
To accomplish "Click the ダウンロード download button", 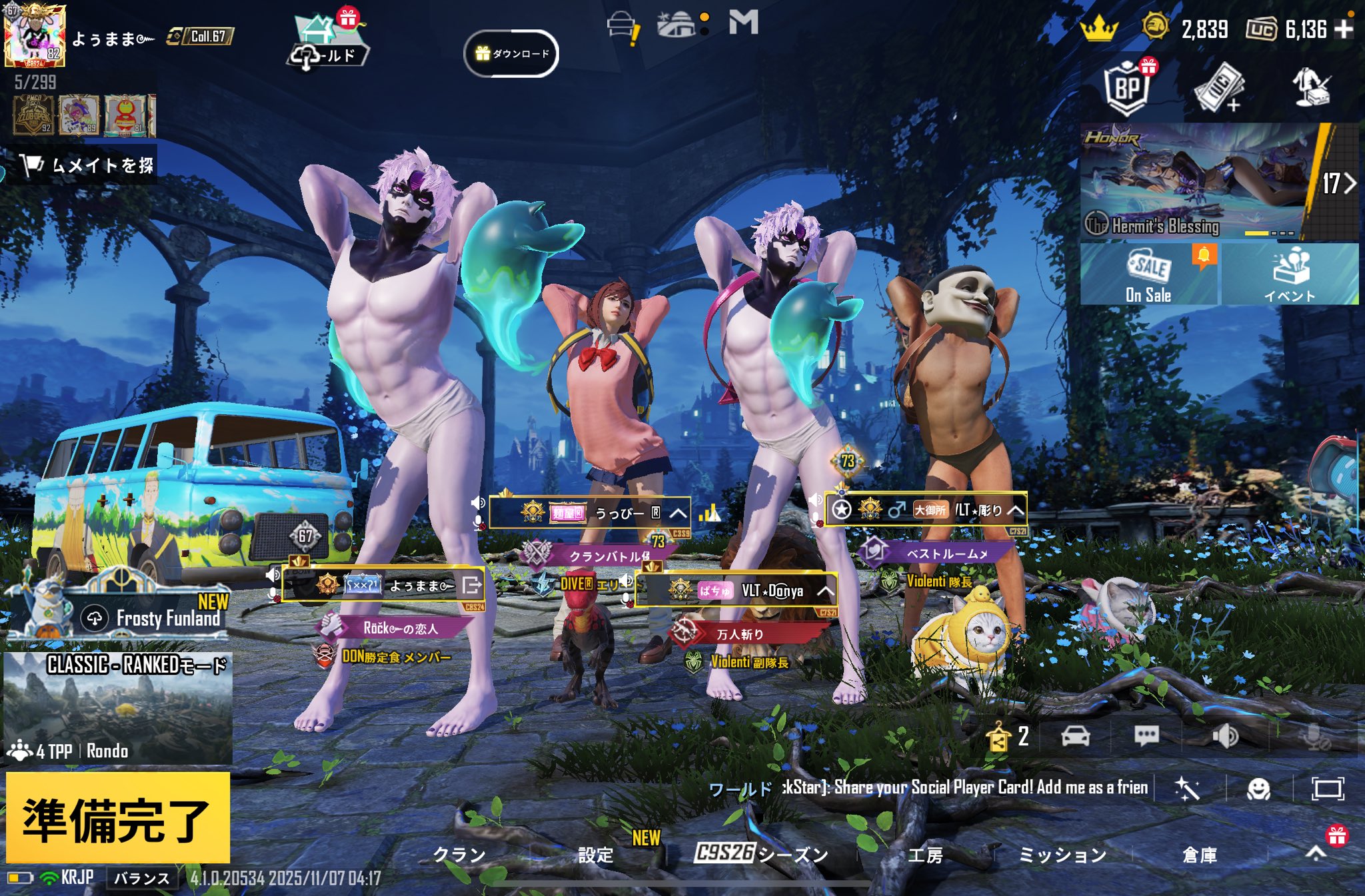I will (511, 53).
